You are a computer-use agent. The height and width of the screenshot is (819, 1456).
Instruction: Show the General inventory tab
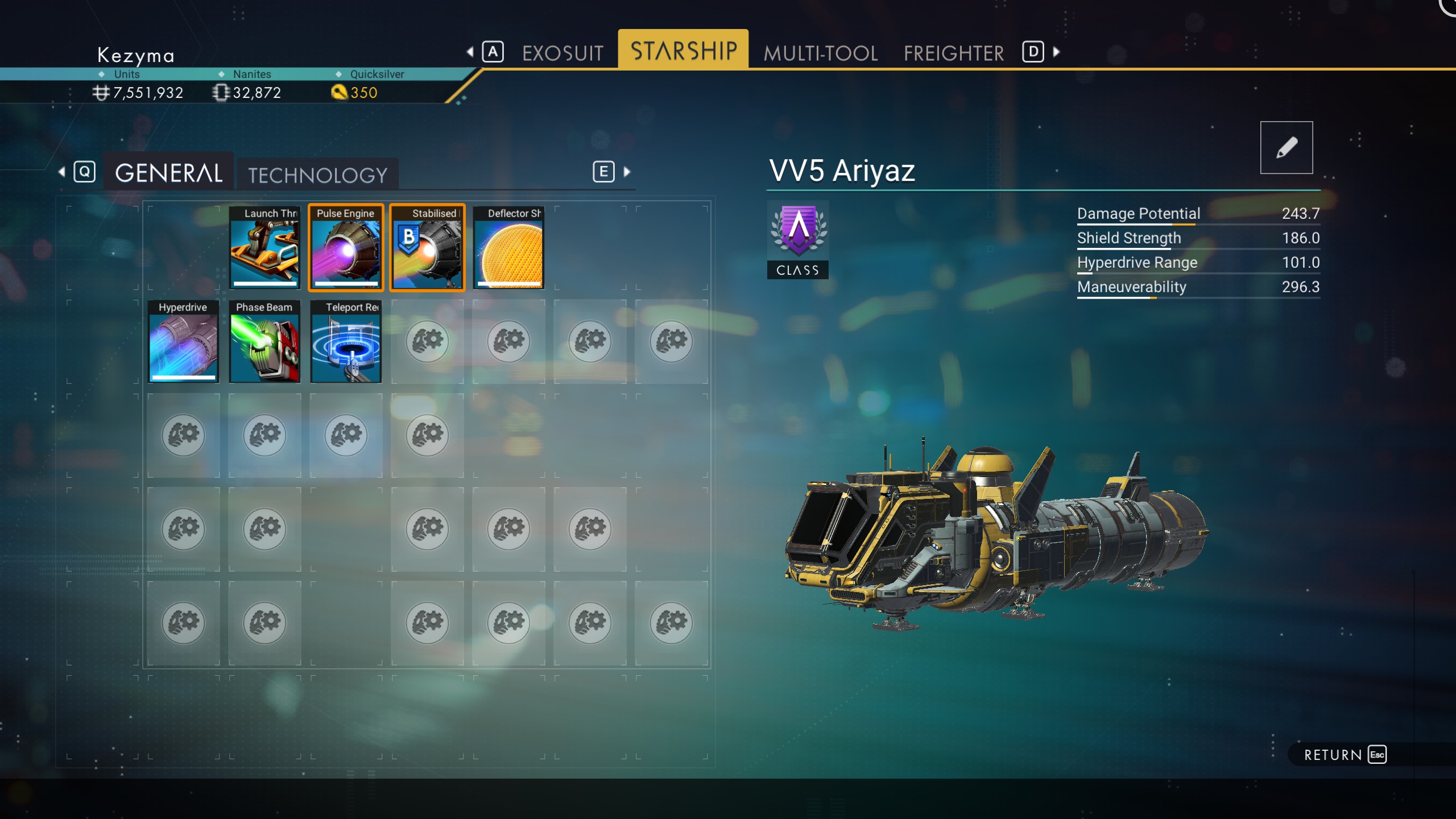coord(168,173)
